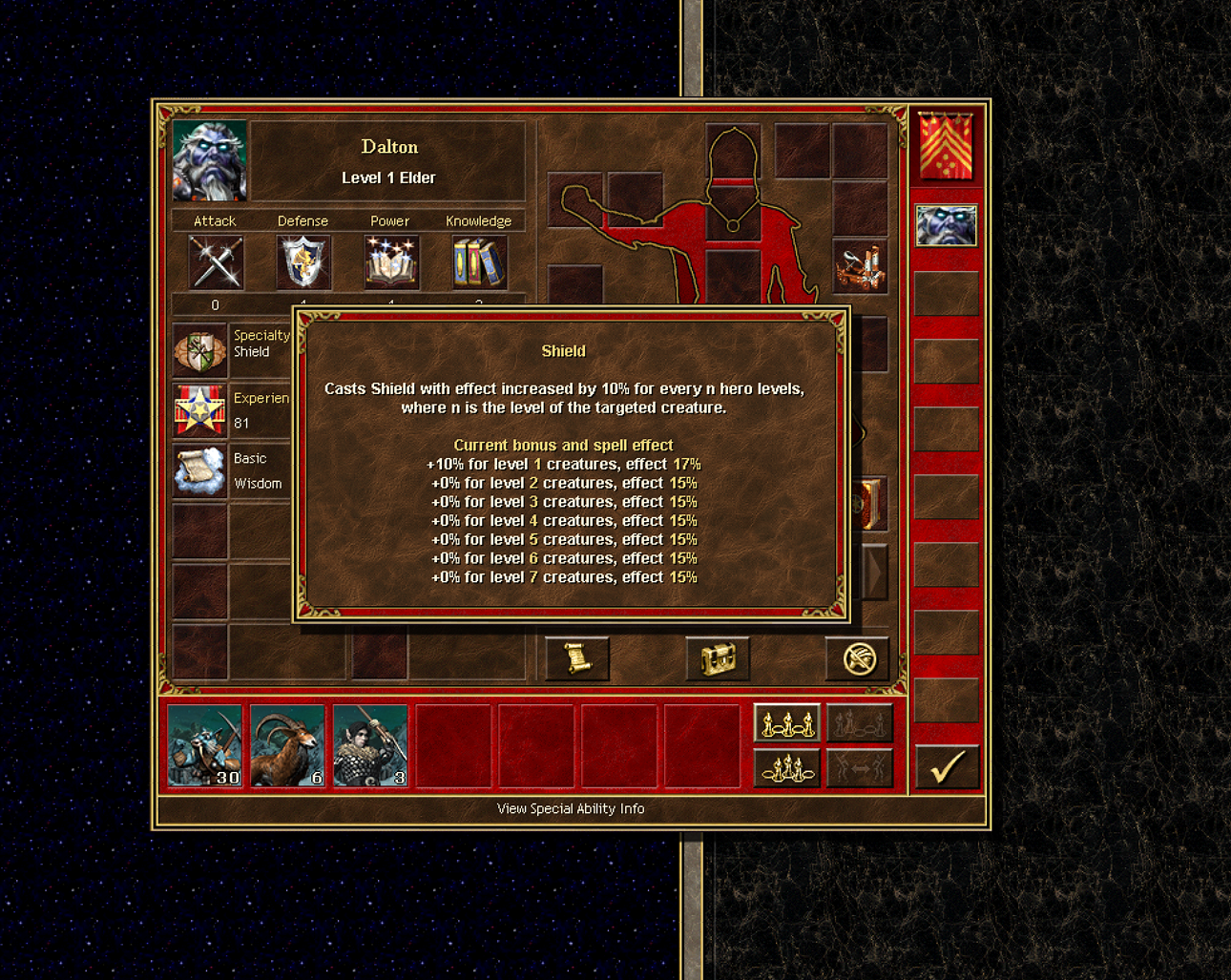Select the goat stack of 6
This screenshot has width=1231, height=980.
click(288, 746)
